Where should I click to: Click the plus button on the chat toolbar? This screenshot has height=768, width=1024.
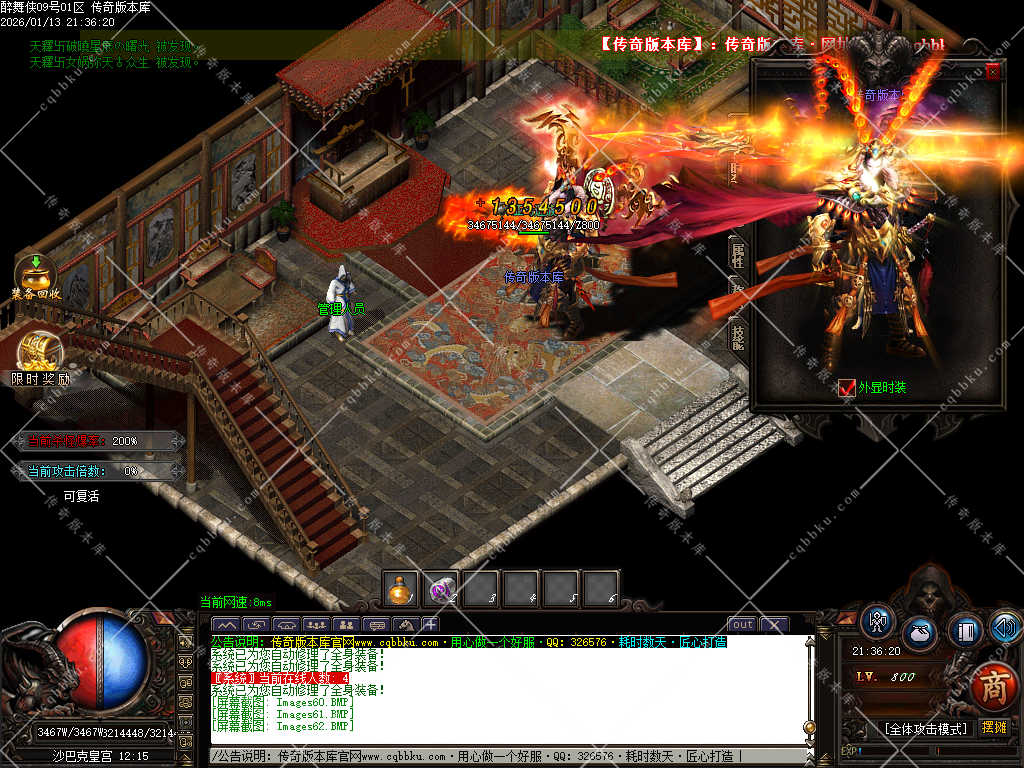431,625
